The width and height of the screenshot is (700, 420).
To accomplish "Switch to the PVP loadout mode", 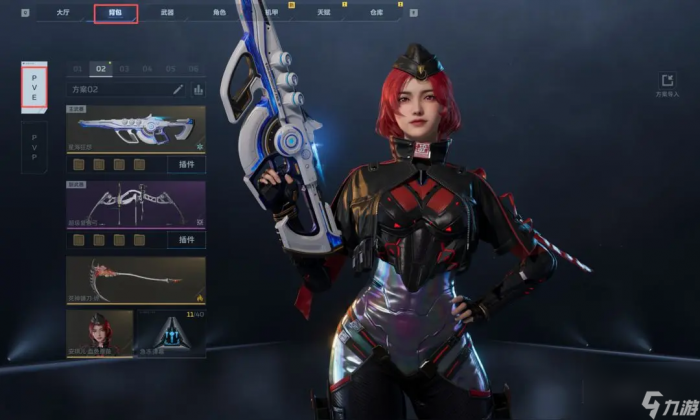I will click(x=35, y=148).
